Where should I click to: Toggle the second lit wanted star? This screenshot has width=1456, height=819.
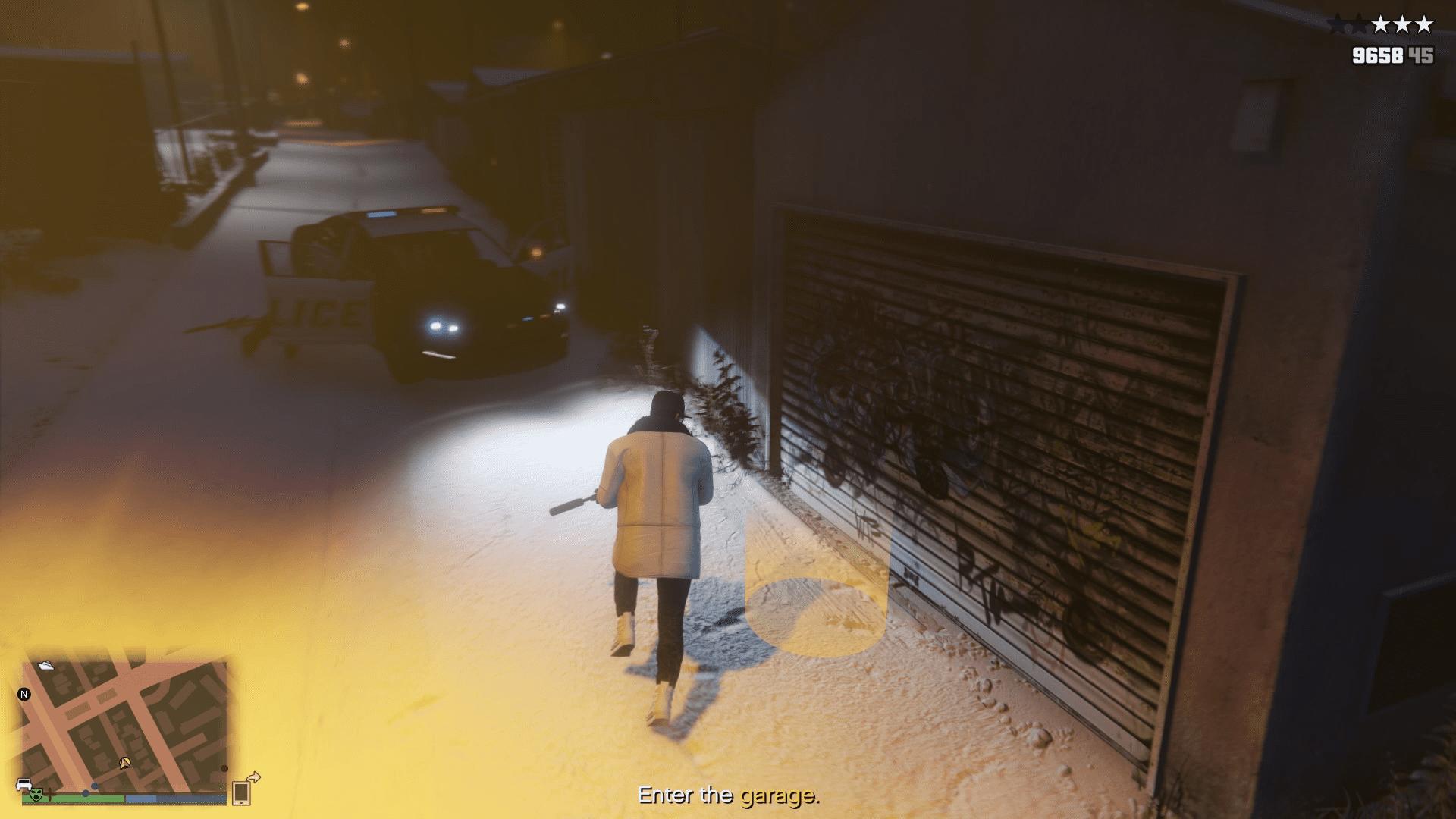[x=1402, y=24]
